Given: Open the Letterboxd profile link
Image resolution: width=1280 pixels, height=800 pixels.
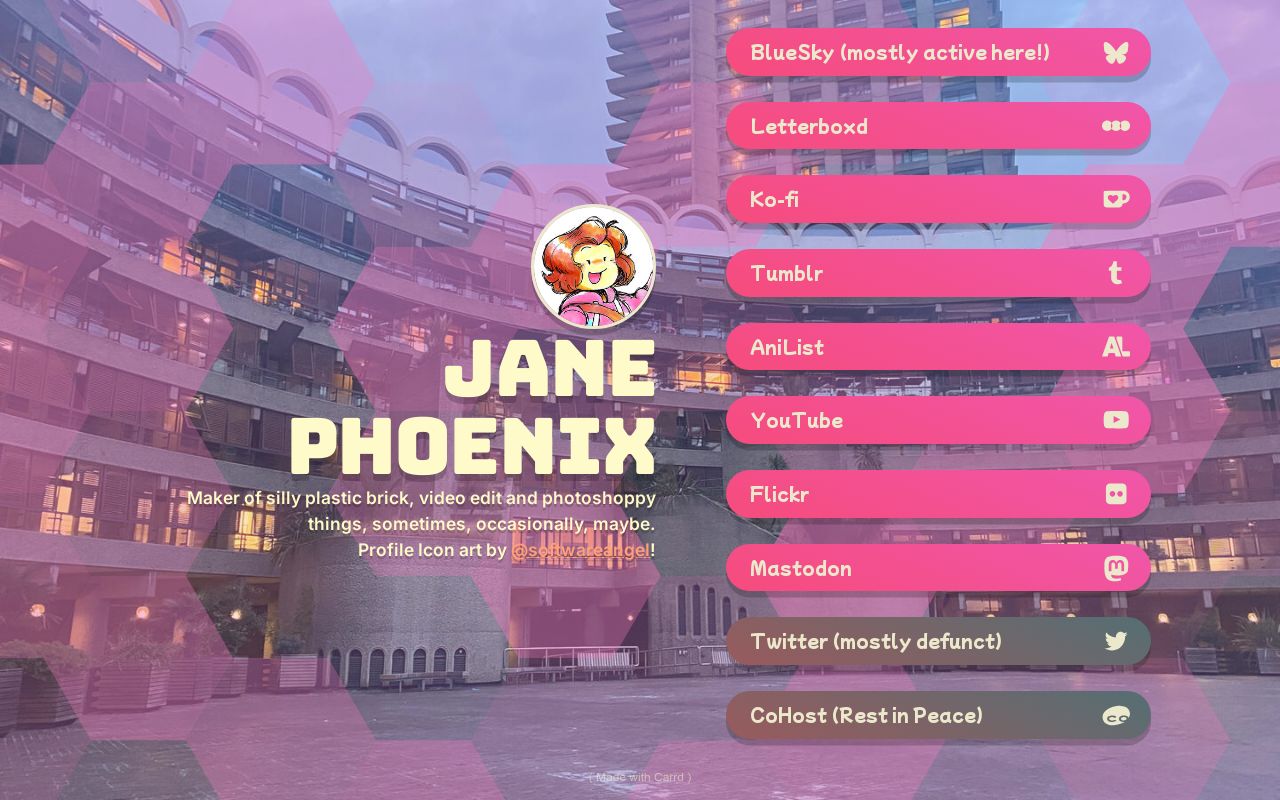Looking at the screenshot, I should pyautogui.click(x=900, y=126).
